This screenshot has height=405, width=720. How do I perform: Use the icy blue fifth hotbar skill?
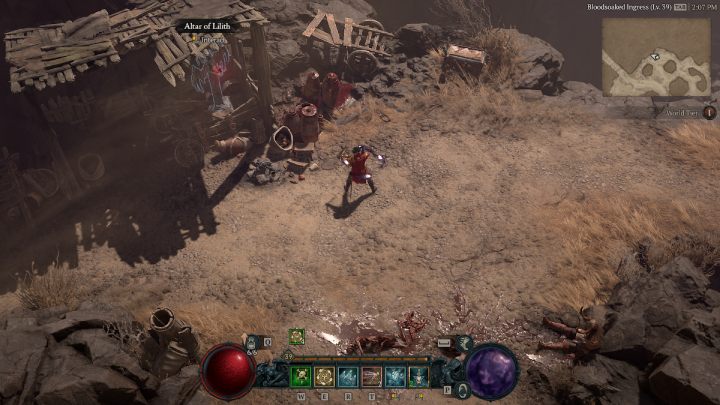coord(395,376)
